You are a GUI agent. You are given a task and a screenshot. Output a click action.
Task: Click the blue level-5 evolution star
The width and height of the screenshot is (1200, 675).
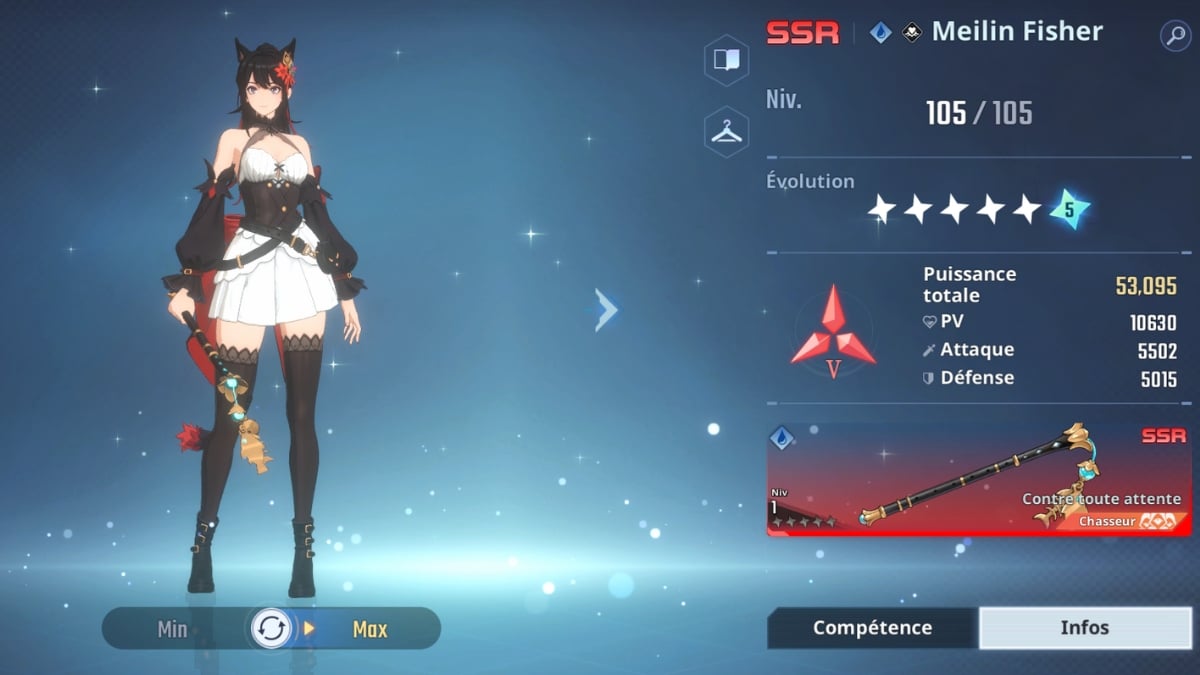(x=1069, y=209)
